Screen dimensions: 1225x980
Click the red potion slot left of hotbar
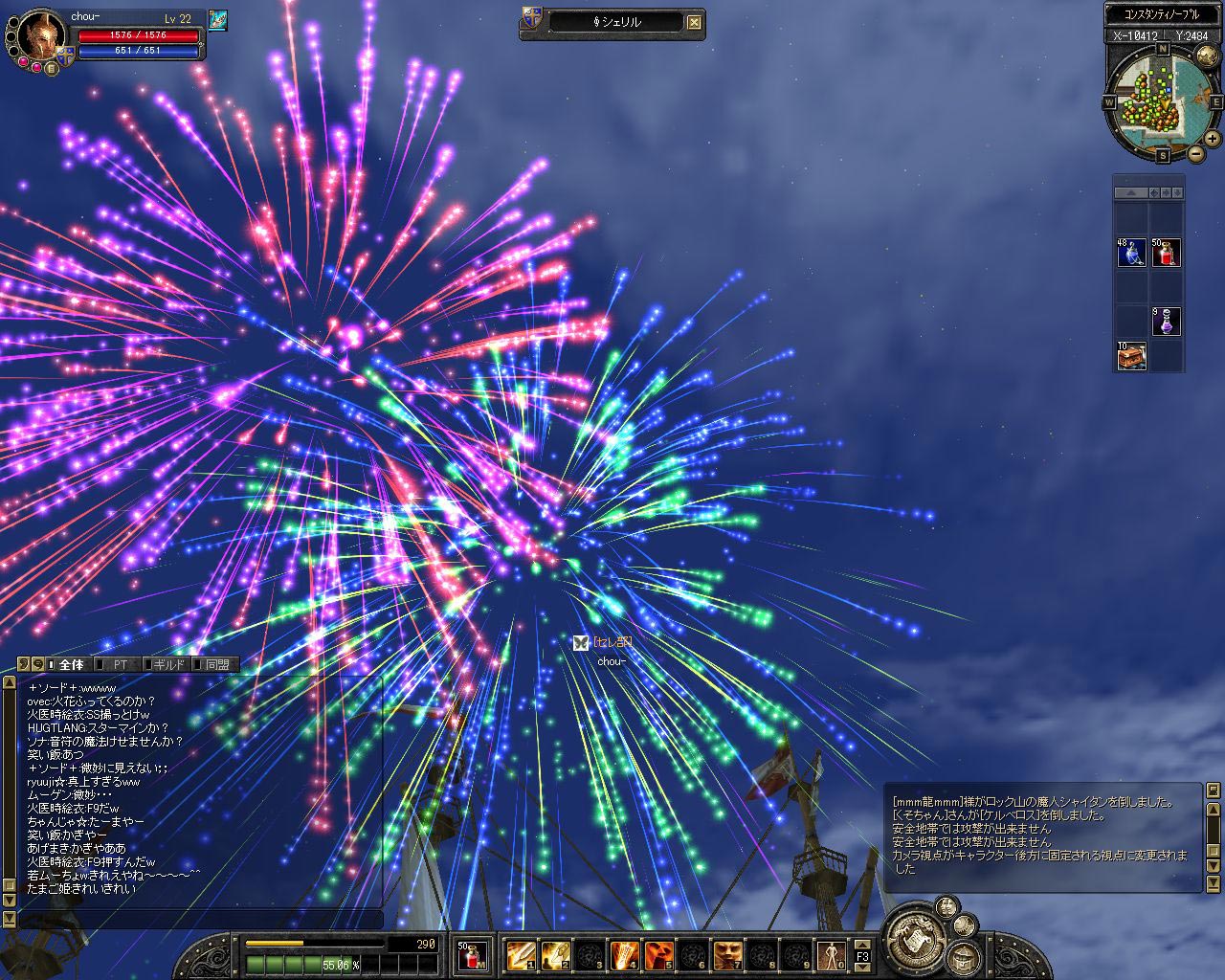click(x=470, y=954)
